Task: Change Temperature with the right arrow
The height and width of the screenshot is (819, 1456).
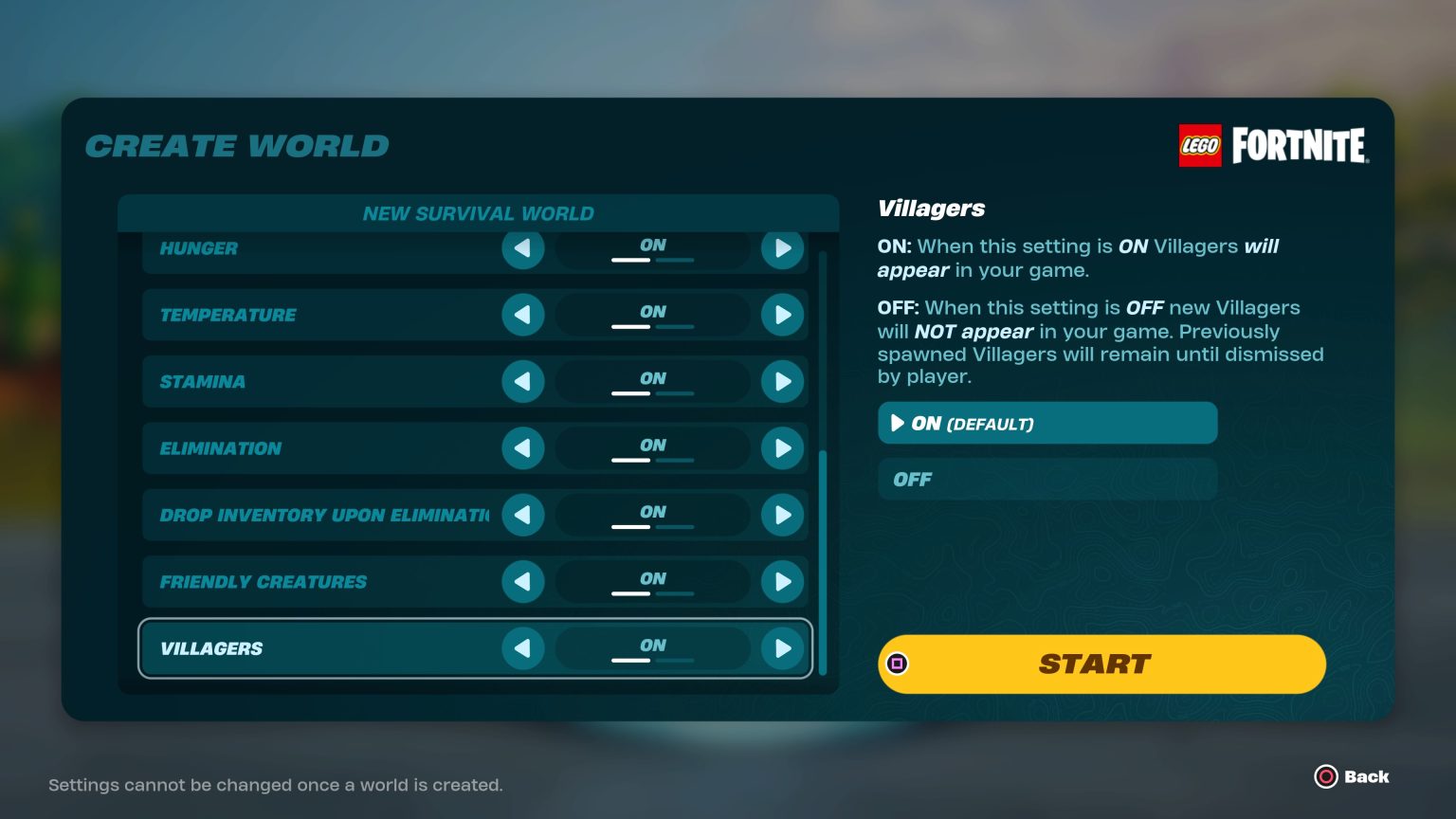Action: coord(782,315)
